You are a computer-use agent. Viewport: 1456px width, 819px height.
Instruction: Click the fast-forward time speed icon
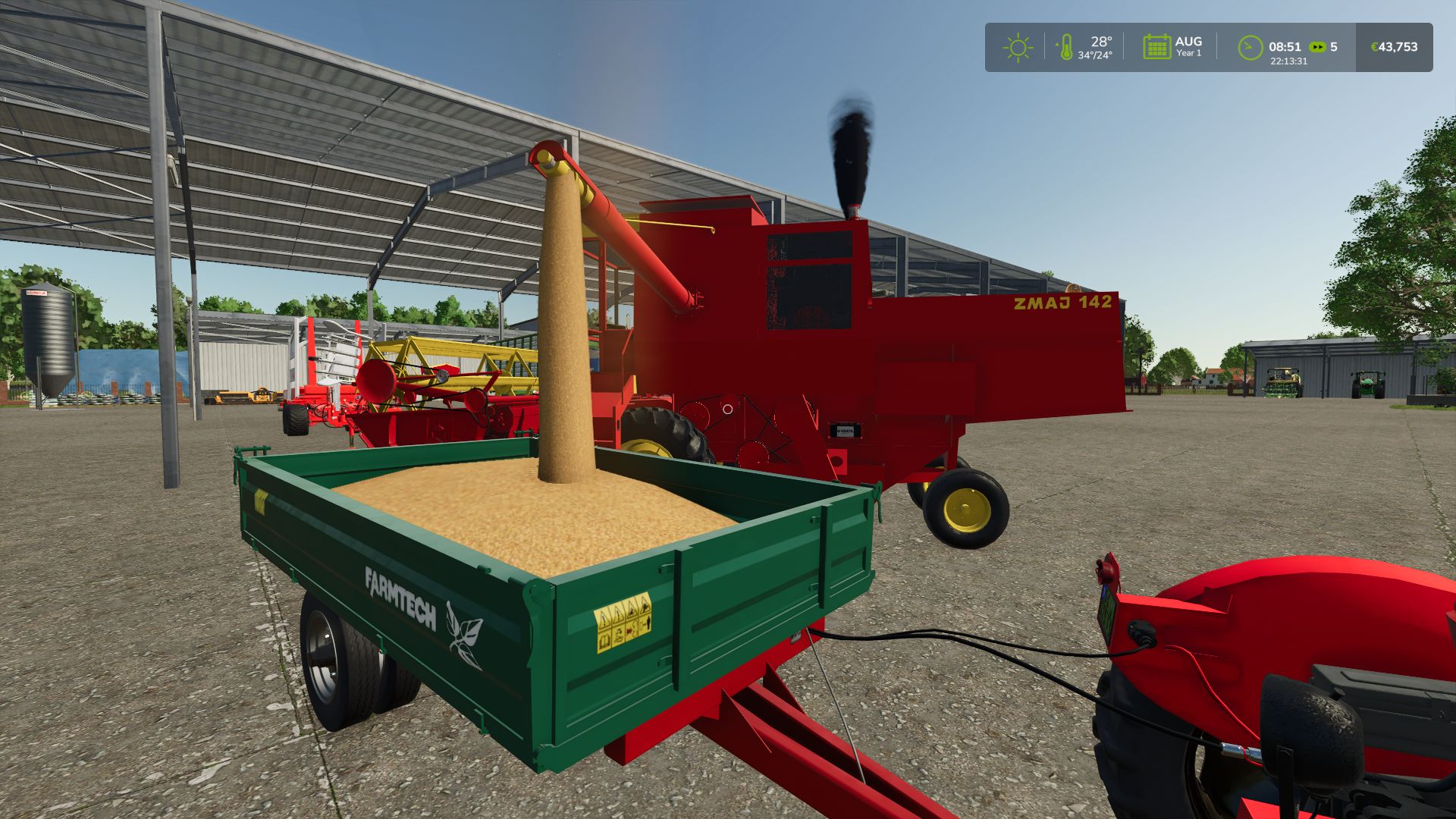pos(1318,47)
